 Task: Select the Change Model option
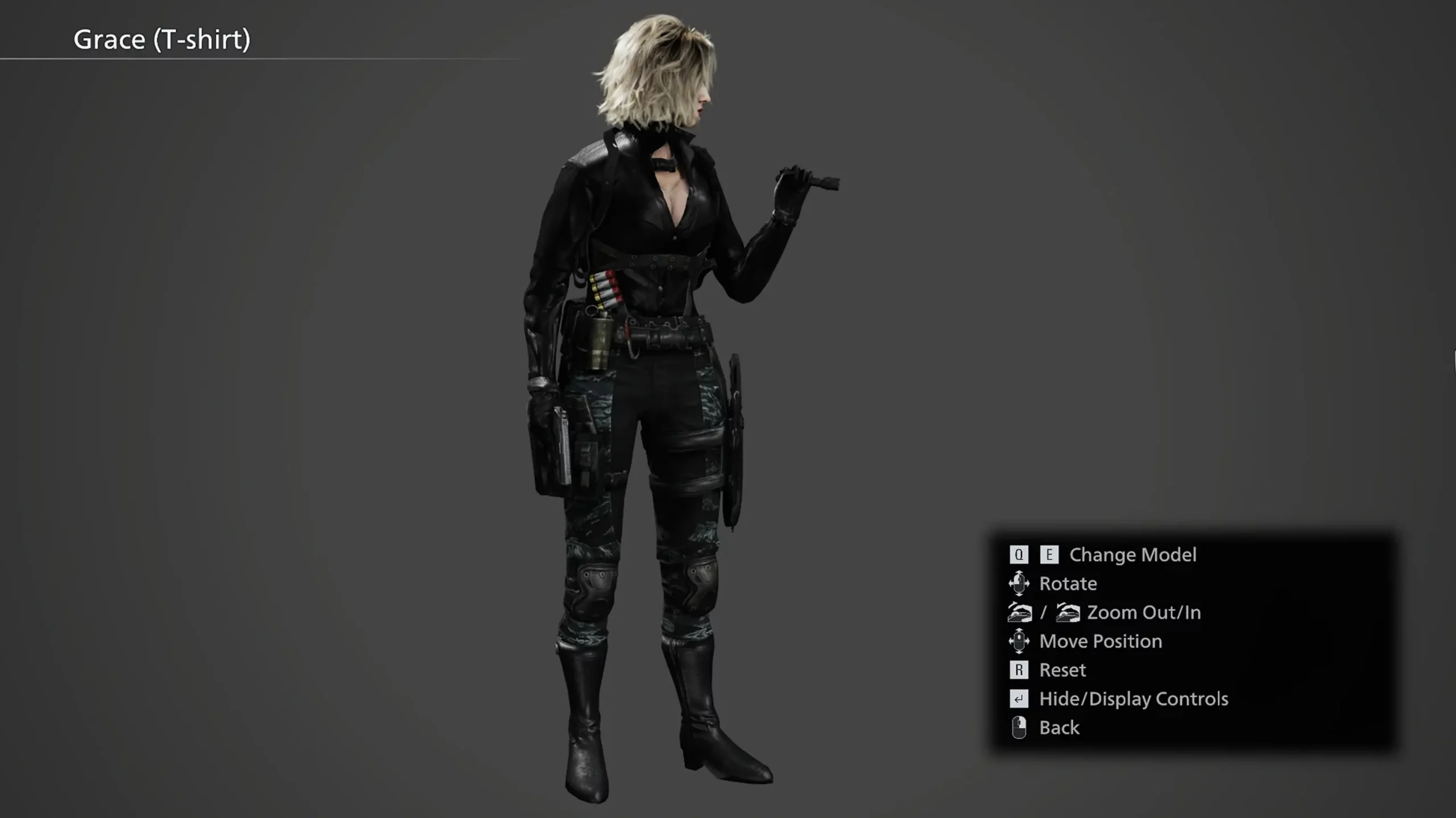(1132, 555)
